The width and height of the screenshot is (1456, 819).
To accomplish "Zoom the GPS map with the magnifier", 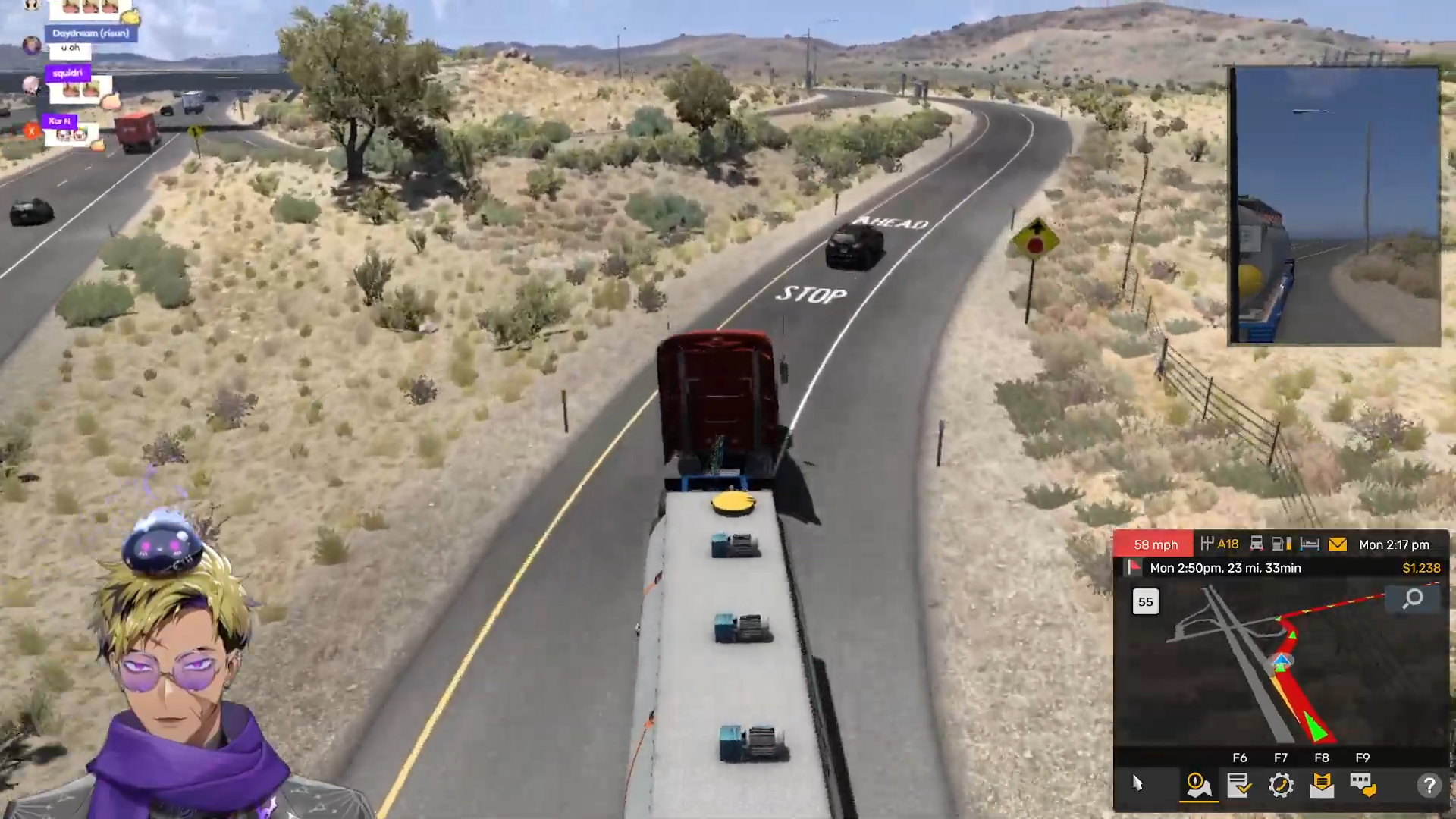I will (1413, 599).
